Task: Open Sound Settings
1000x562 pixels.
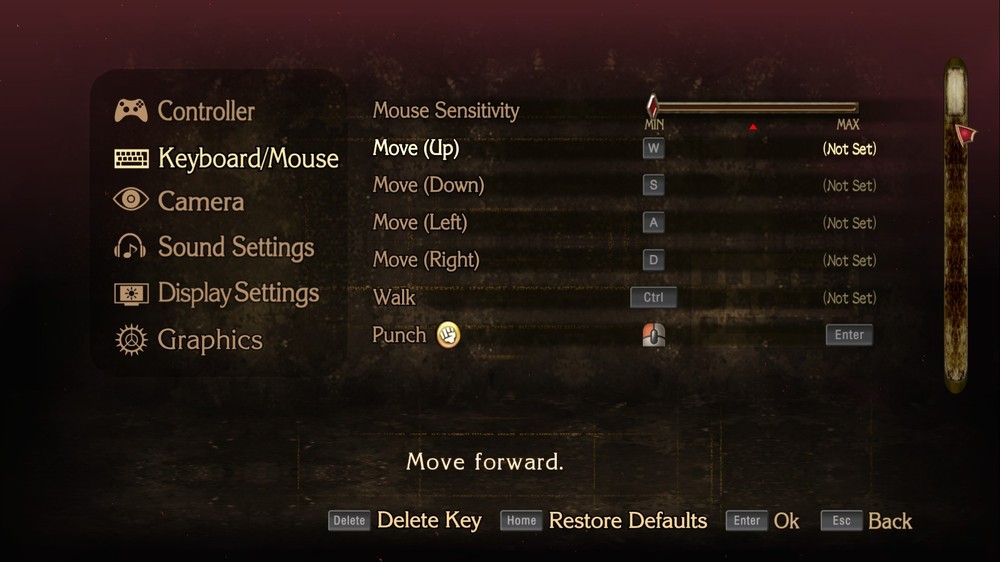Action: click(235, 247)
